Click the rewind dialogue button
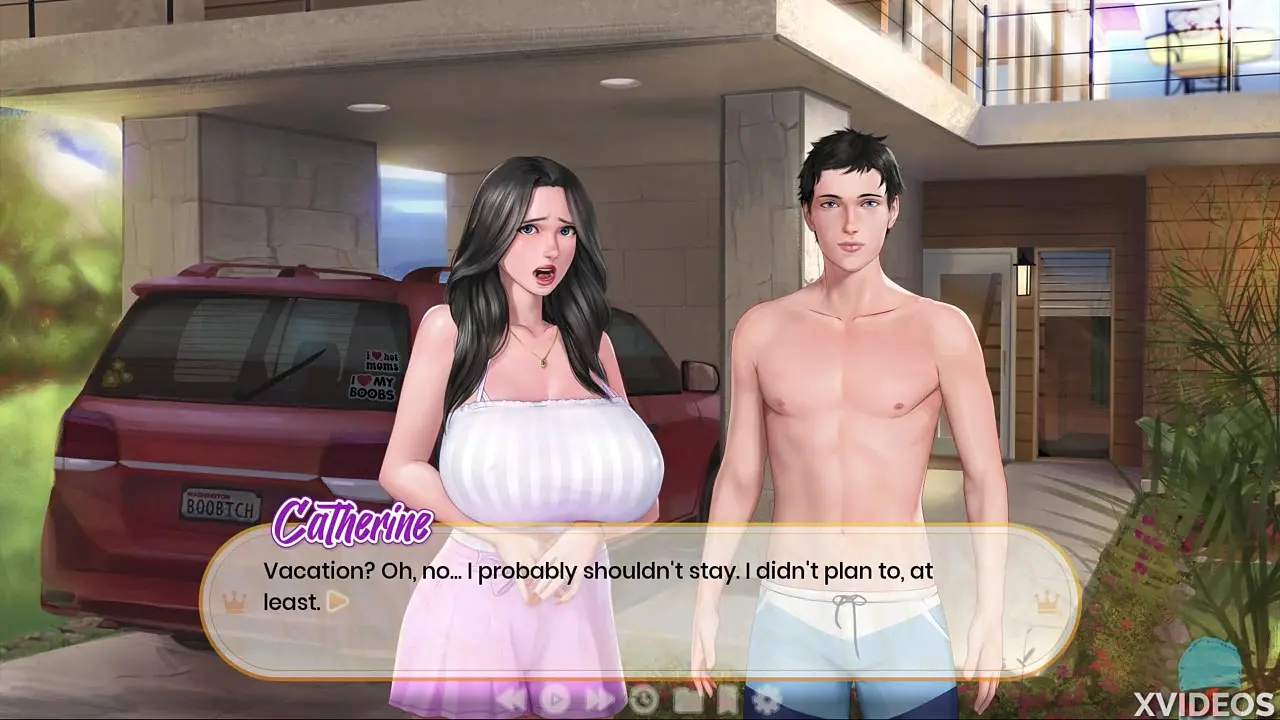 coord(511,699)
